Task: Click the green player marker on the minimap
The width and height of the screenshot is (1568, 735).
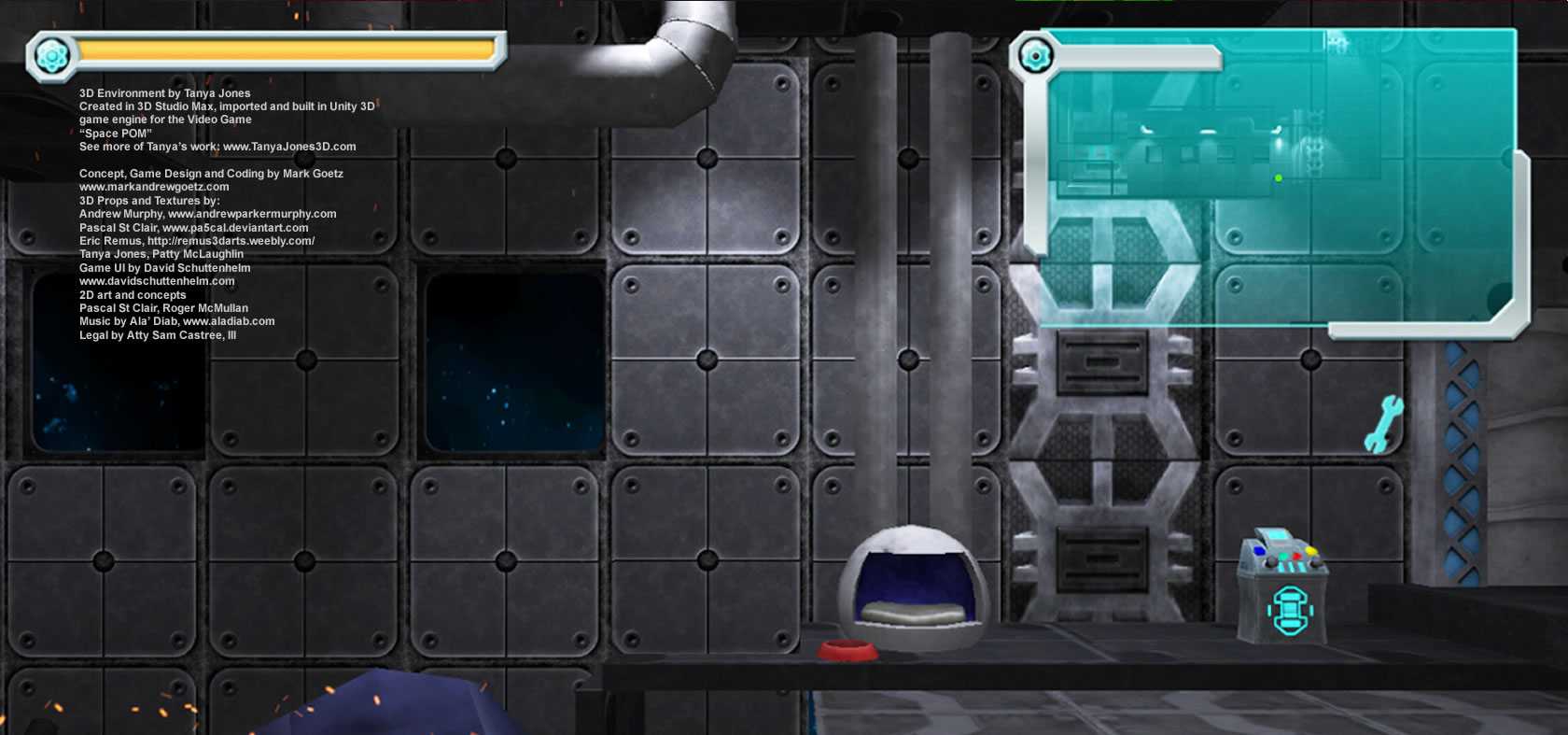Action: (x=1278, y=177)
